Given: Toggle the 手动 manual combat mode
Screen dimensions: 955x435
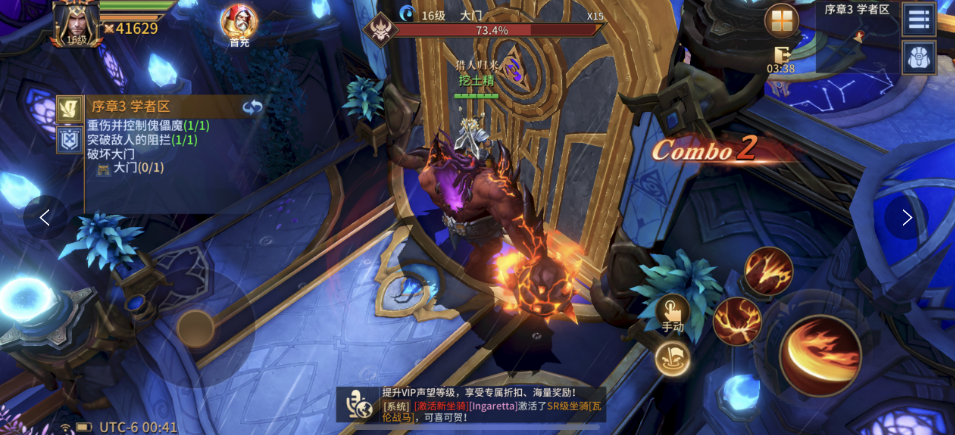Looking at the screenshot, I should [x=672, y=313].
